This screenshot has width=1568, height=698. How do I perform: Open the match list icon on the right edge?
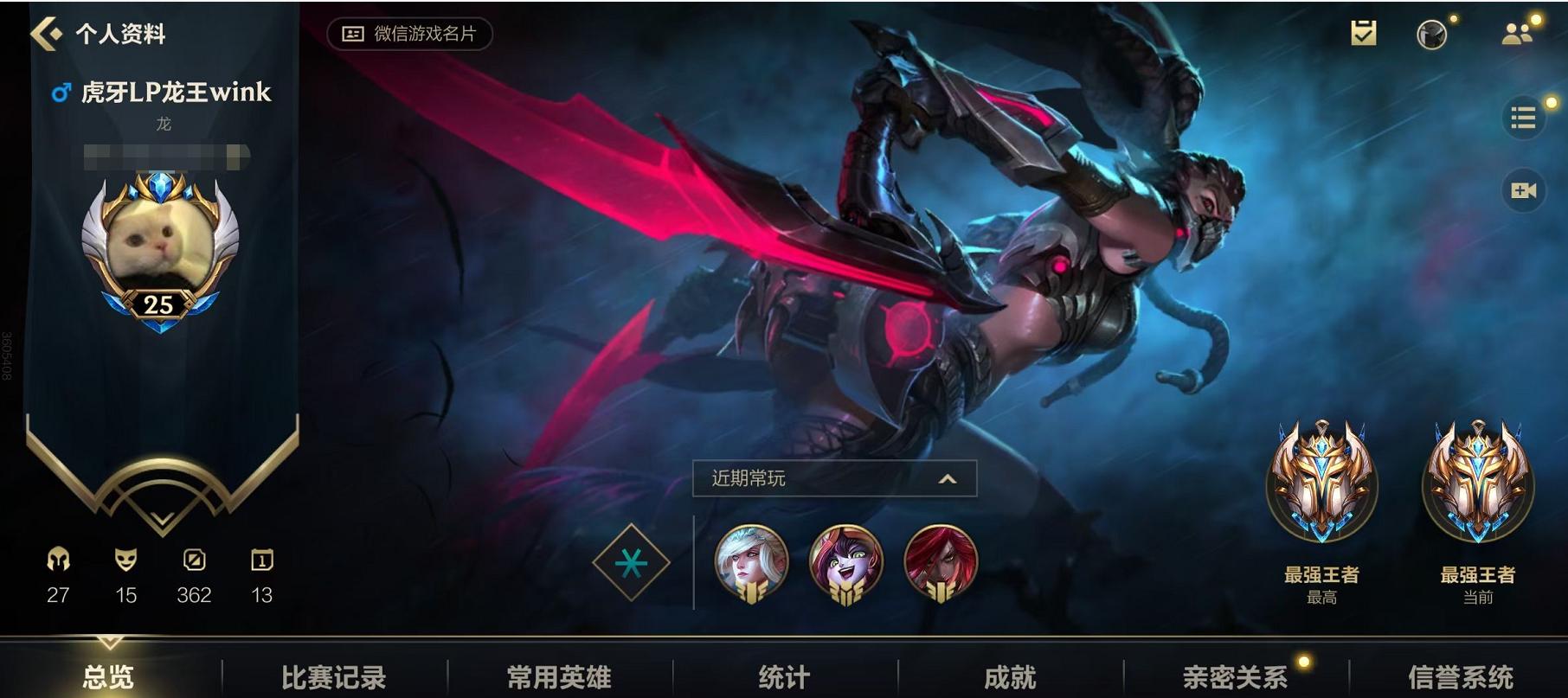tap(1525, 117)
